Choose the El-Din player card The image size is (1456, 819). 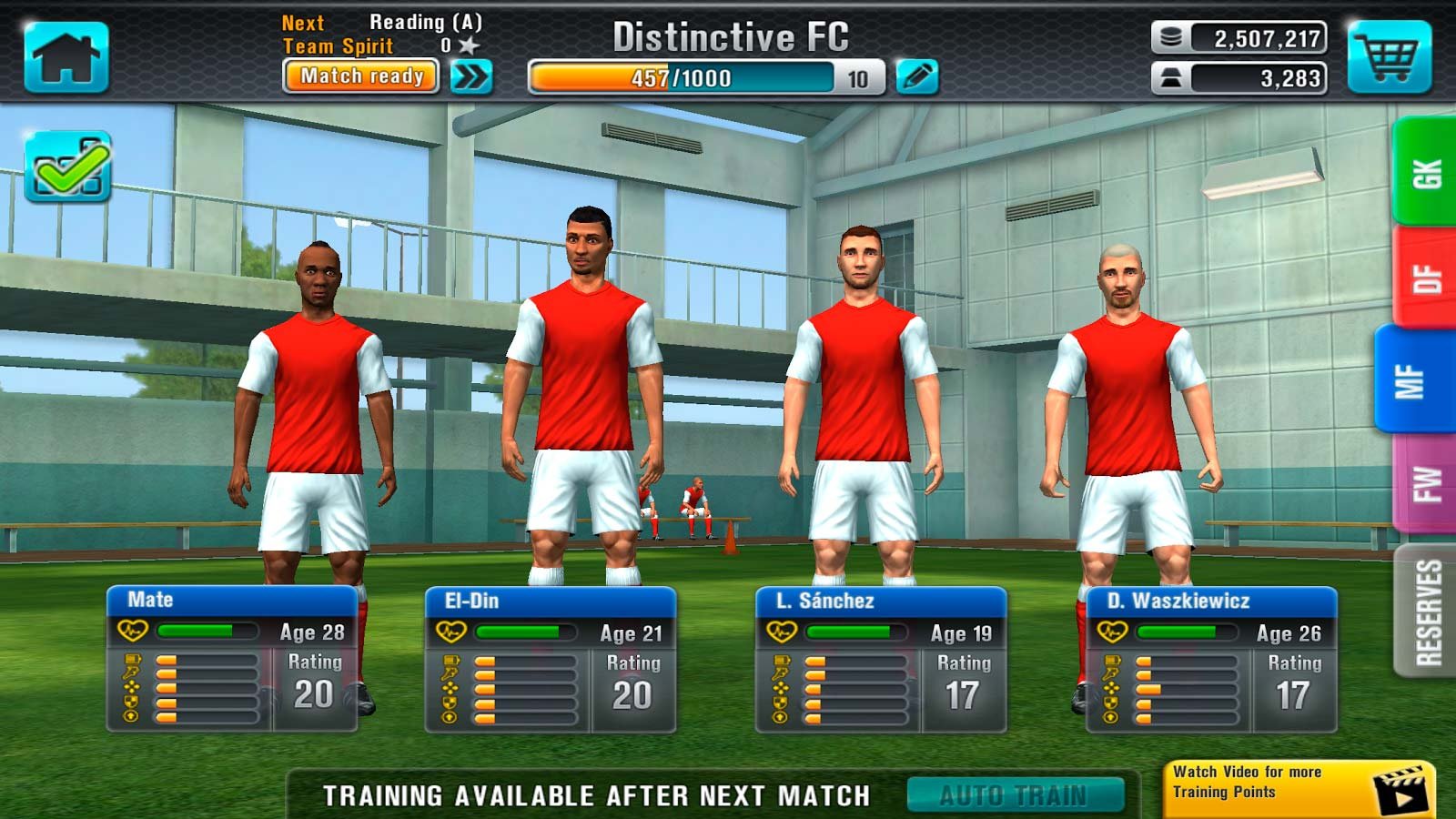point(551,660)
